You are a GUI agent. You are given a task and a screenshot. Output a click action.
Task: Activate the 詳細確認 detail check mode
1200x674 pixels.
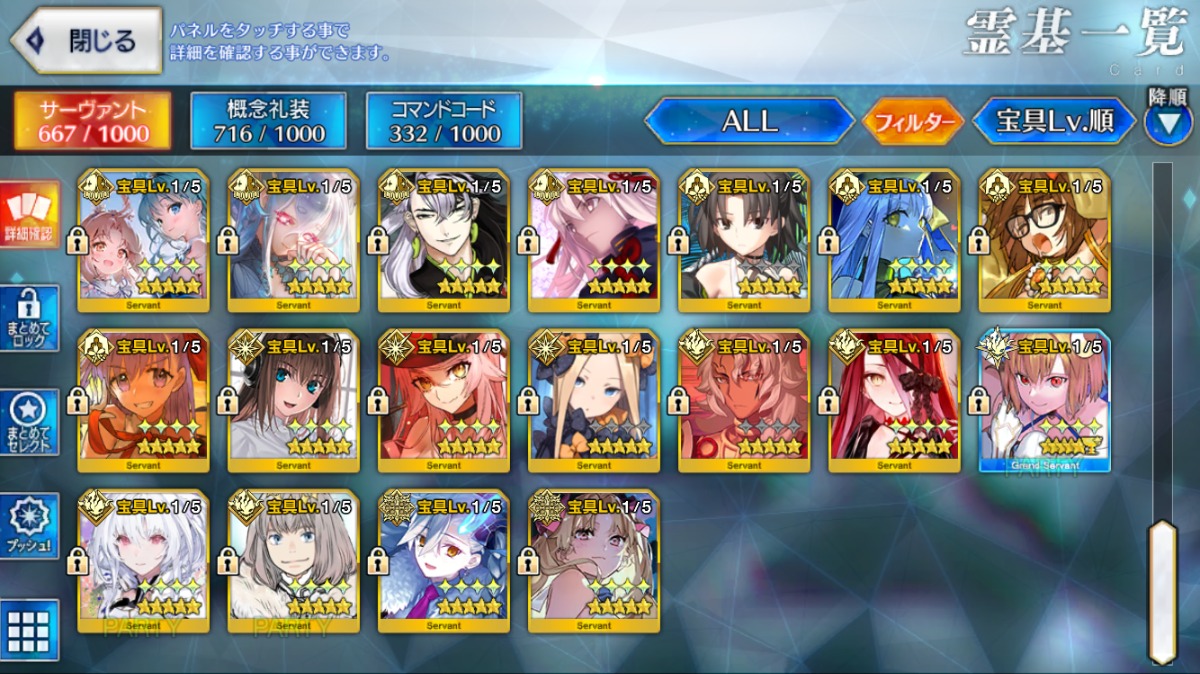29,215
